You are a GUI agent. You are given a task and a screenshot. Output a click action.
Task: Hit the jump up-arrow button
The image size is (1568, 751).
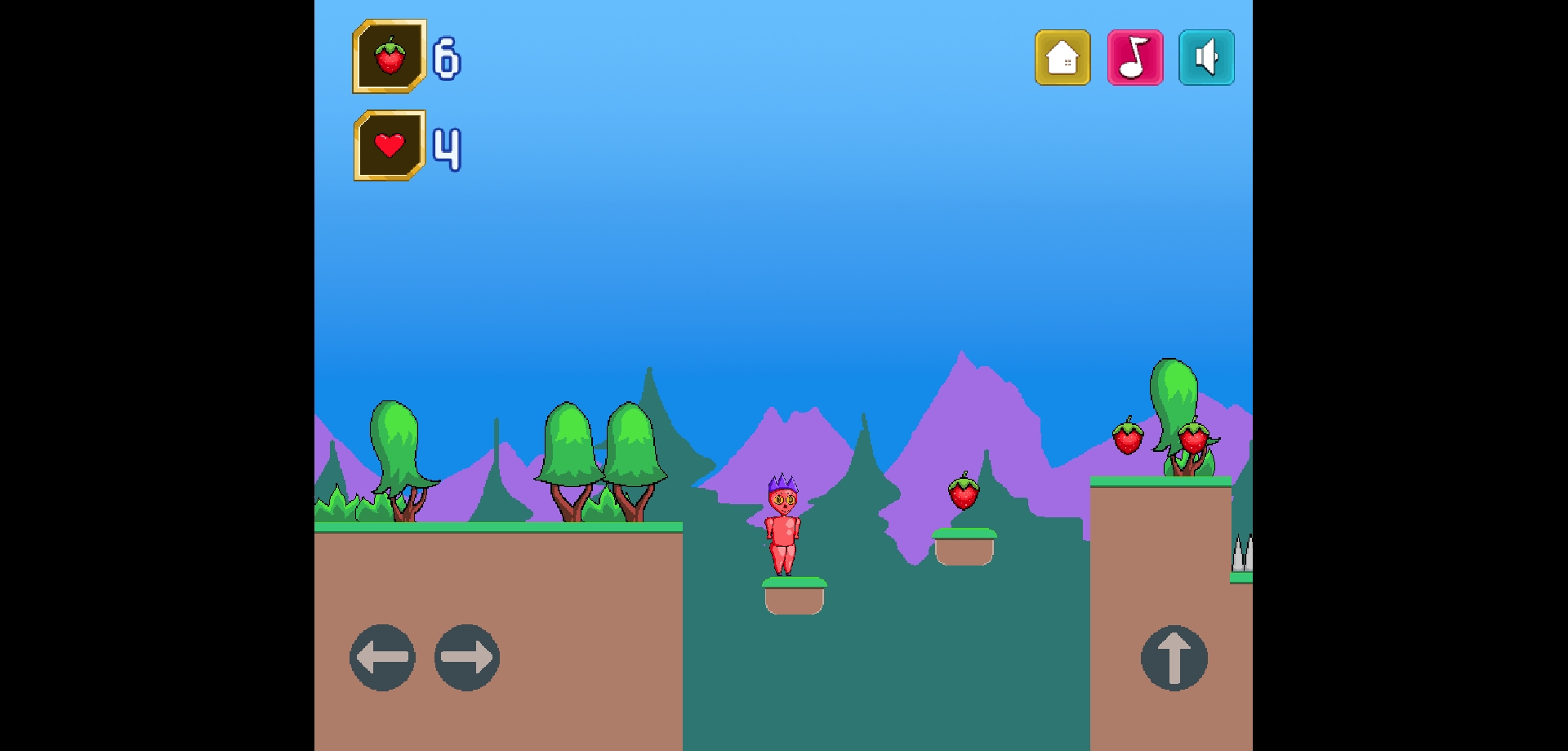click(1174, 657)
